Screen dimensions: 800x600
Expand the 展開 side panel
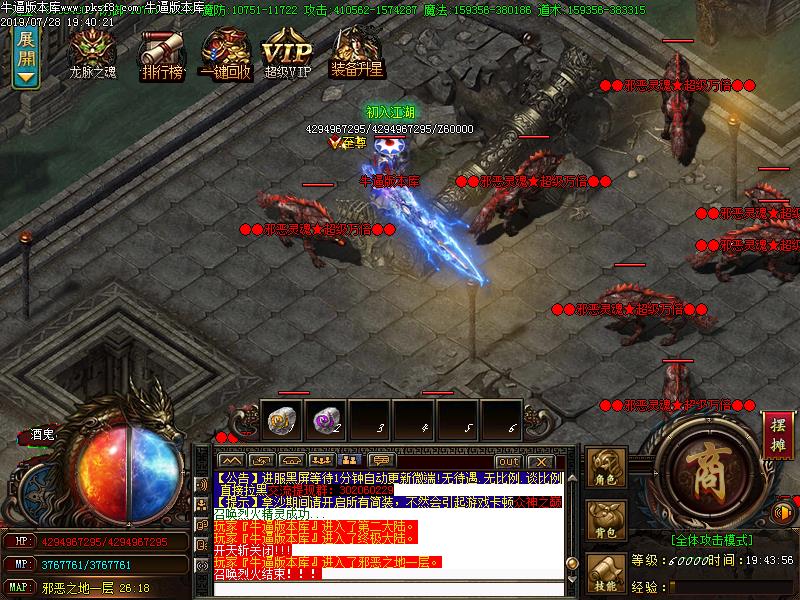point(26,55)
